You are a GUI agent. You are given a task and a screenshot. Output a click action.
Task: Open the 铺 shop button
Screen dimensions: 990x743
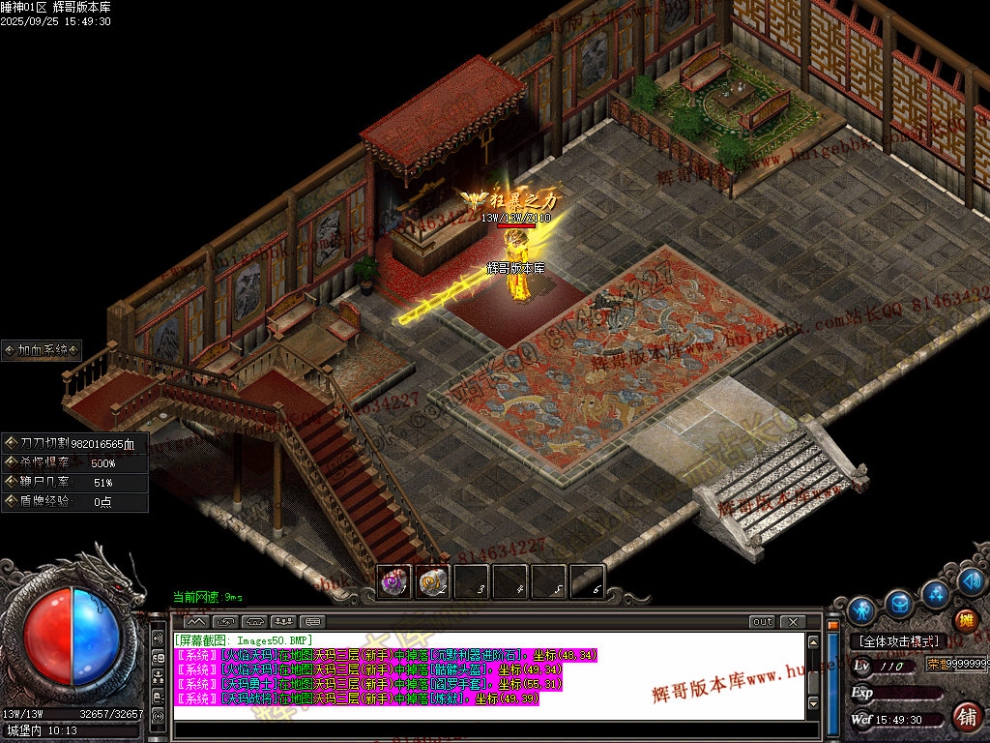[967, 716]
